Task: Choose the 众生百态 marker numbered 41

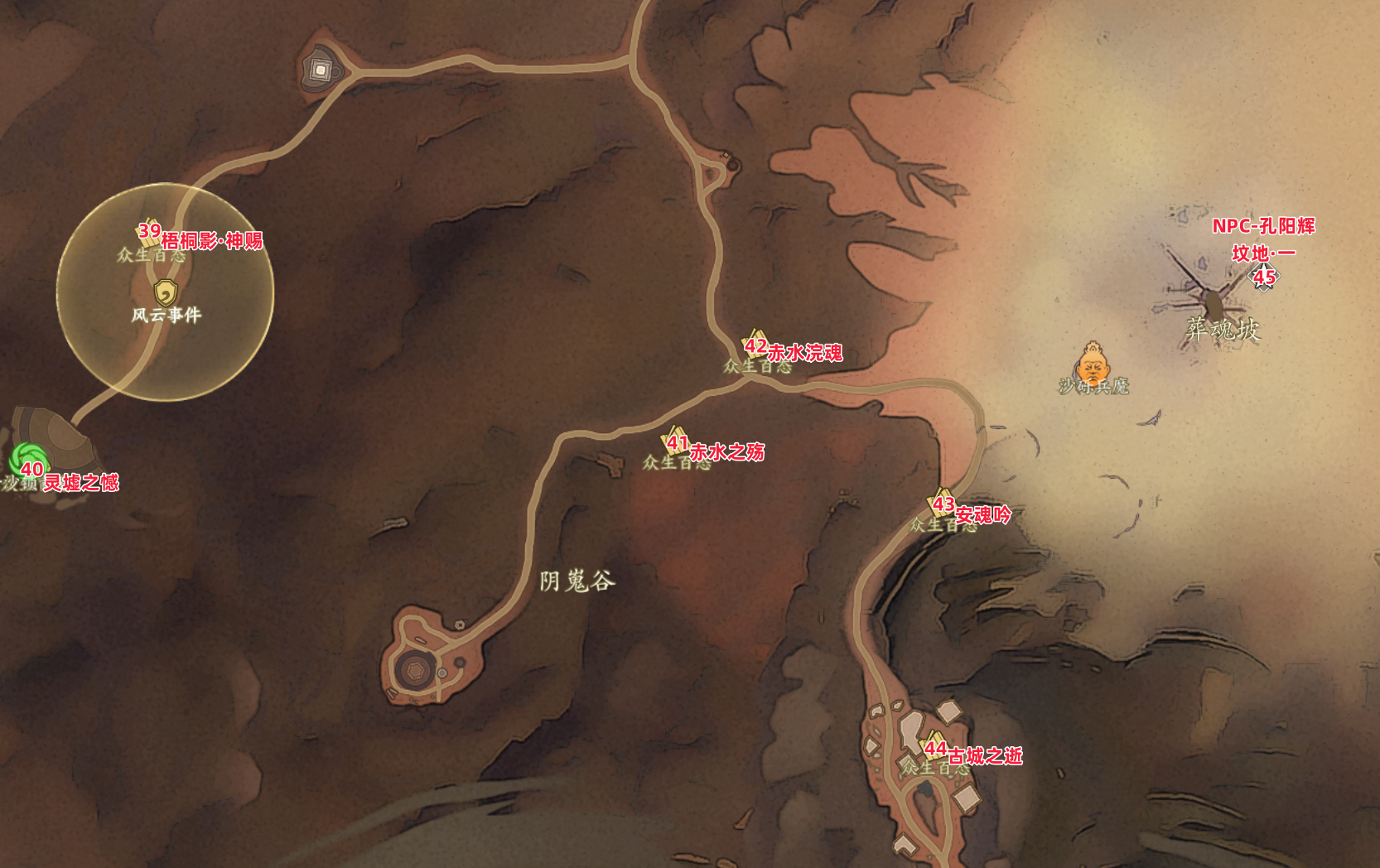Action: point(675,441)
